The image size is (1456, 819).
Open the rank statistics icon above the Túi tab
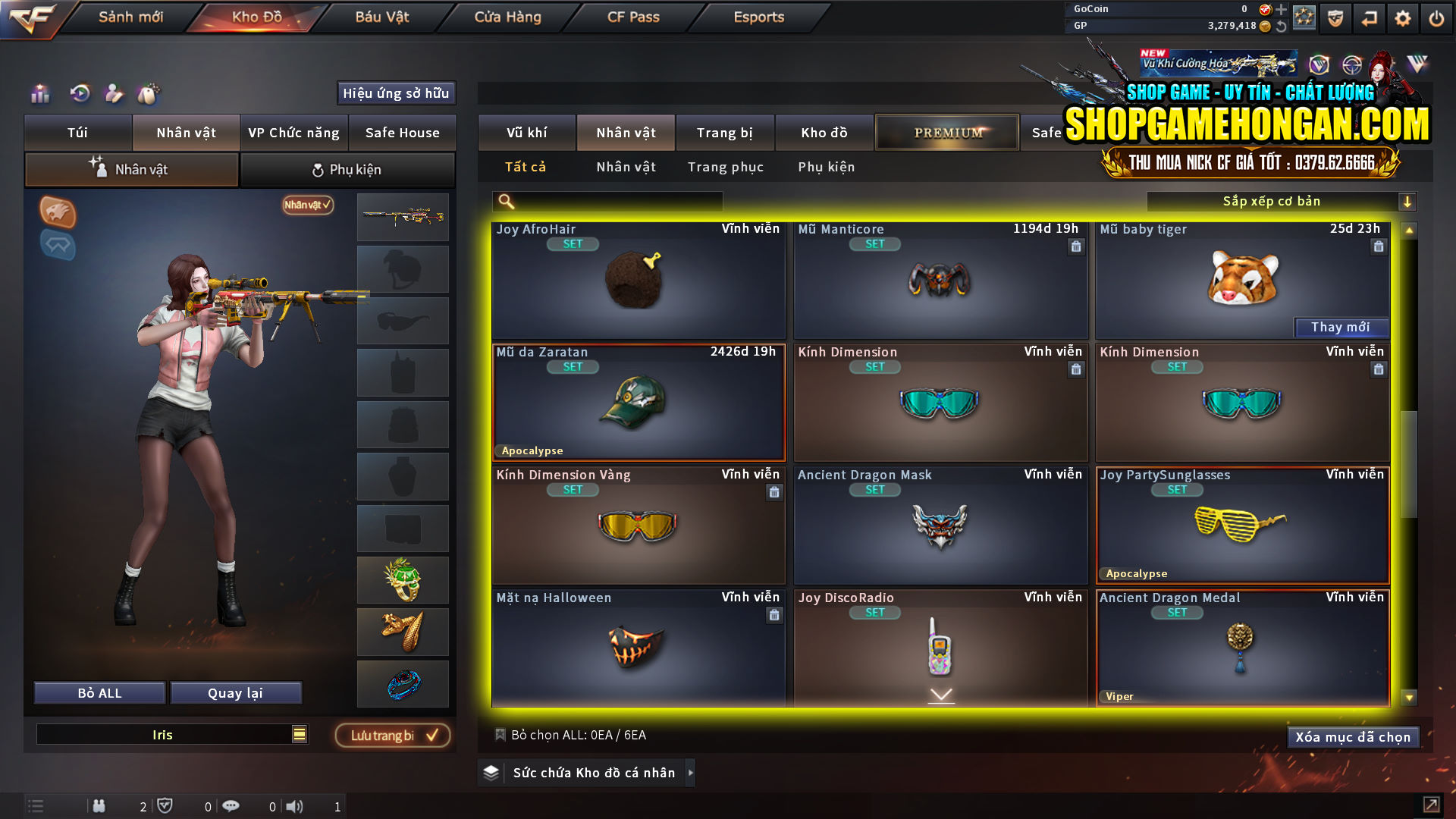pos(39,94)
